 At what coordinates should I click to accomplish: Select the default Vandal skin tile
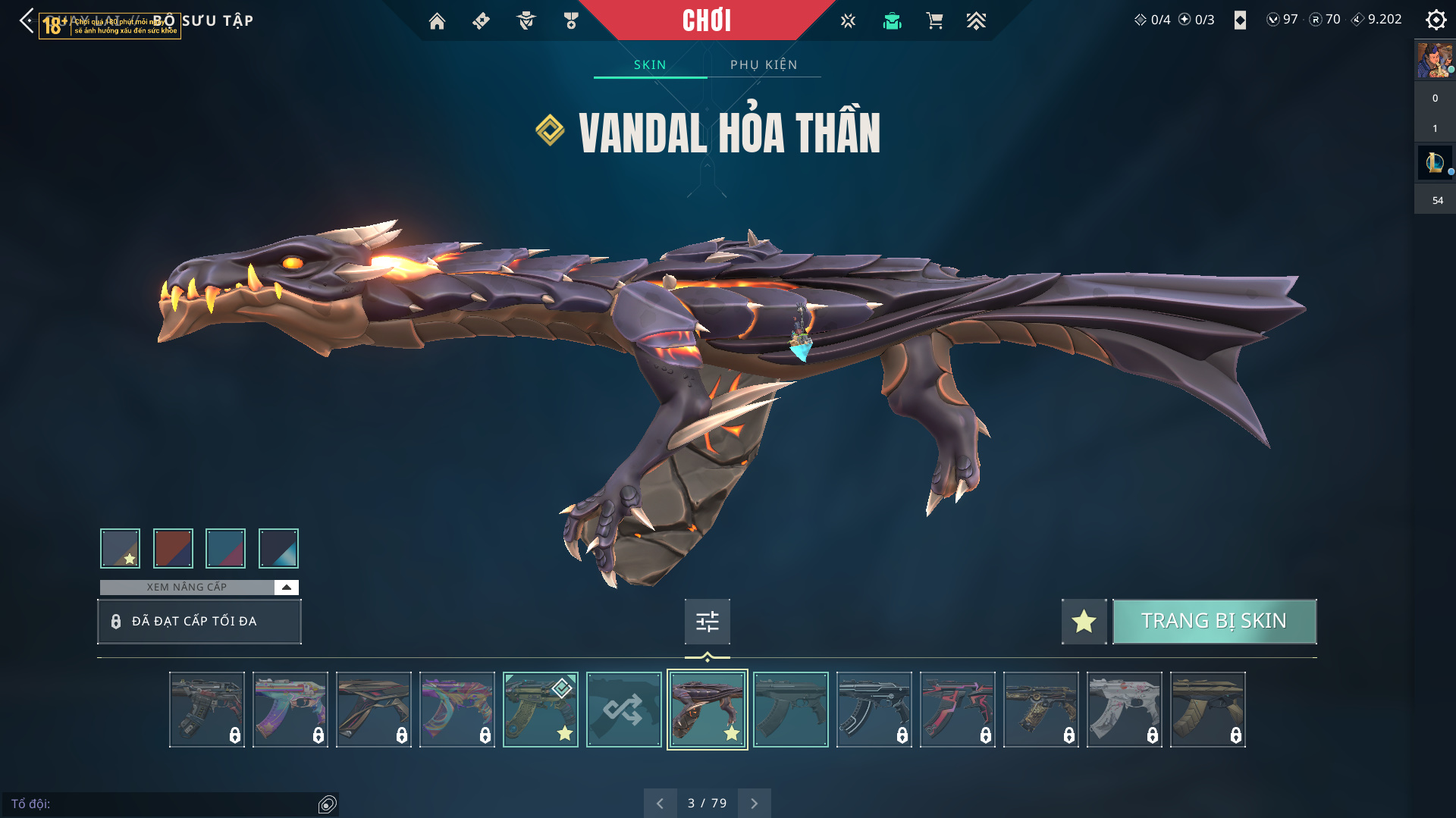[790, 710]
